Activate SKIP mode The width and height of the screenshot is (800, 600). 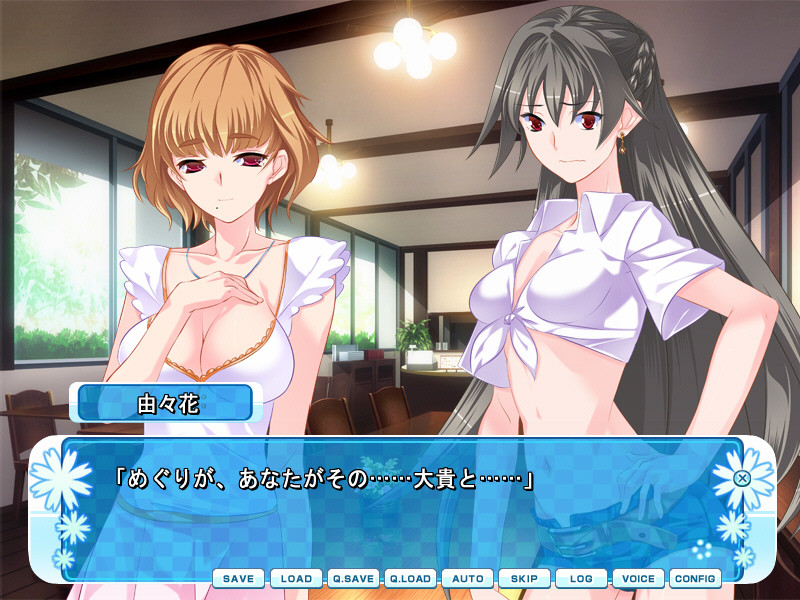point(524,579)
